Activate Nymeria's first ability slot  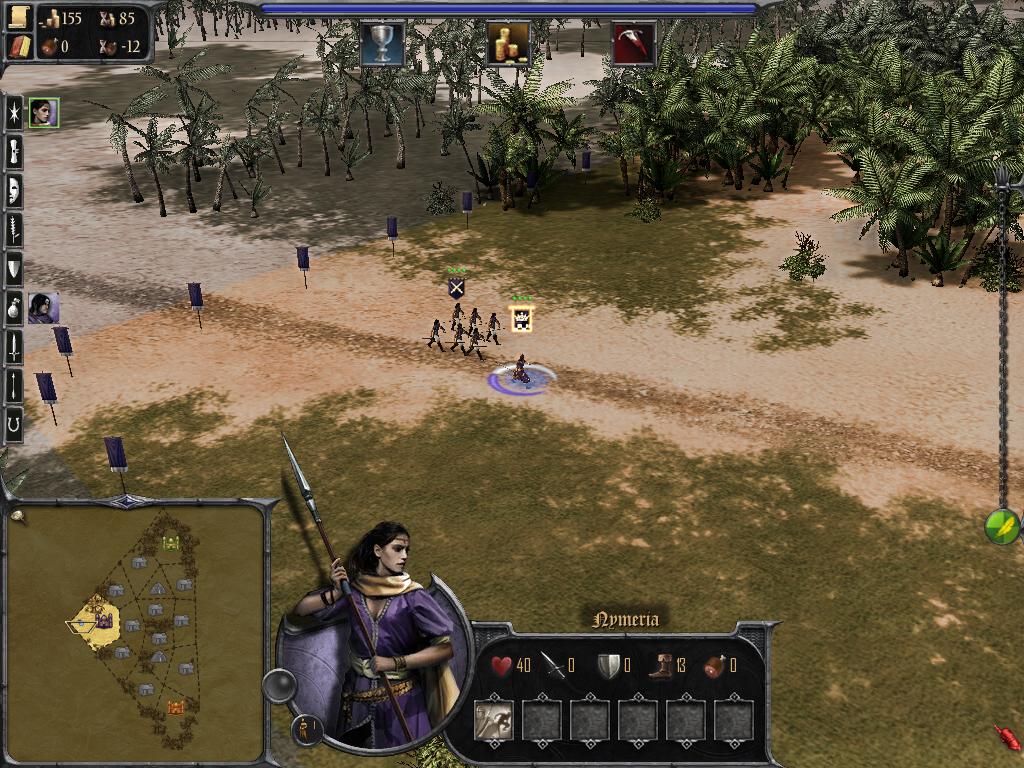pyautogui.click(x=493, y=719)
